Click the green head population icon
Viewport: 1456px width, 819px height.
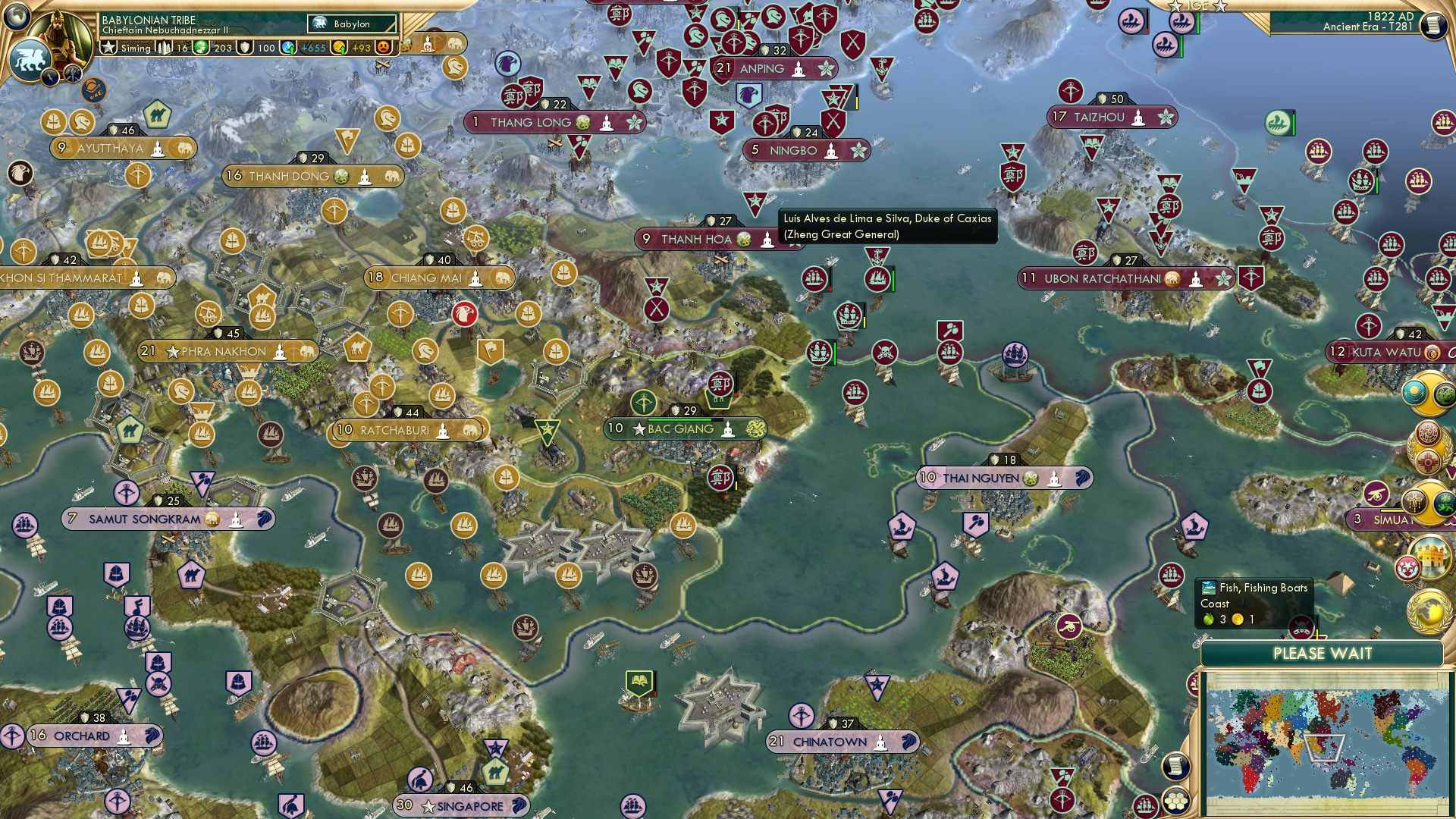pyautogui.click(x=201, y=48)
